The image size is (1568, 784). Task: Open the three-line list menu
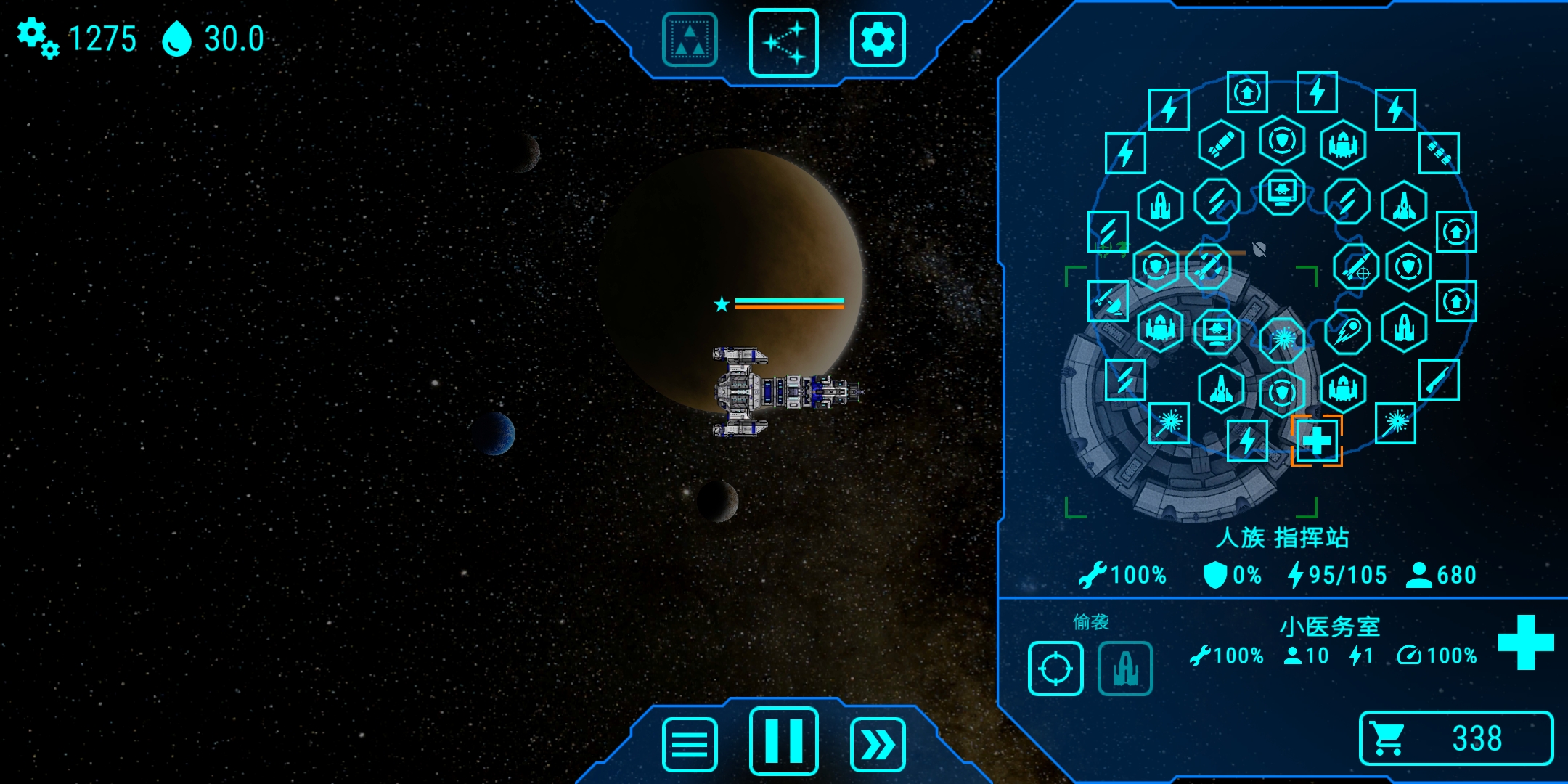pyautogui.click(x=690, y=745)
